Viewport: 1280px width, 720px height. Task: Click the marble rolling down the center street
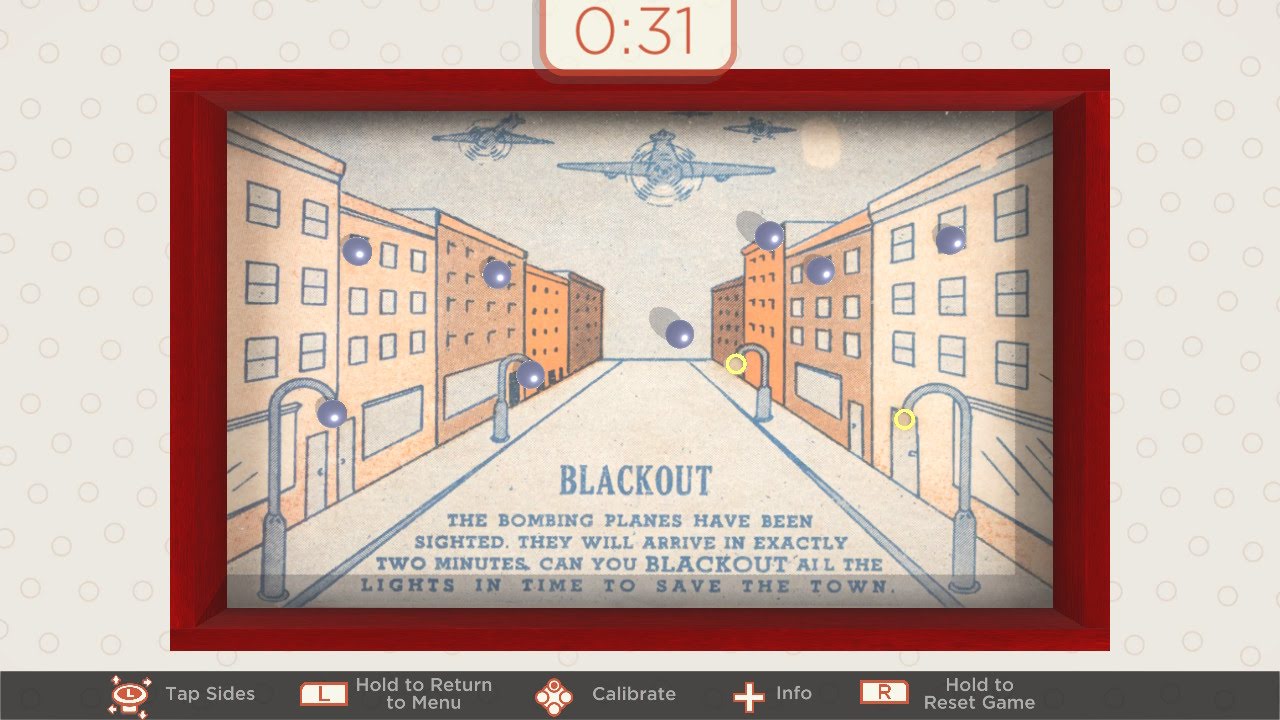pyautogui.click(x=681, y=334)
